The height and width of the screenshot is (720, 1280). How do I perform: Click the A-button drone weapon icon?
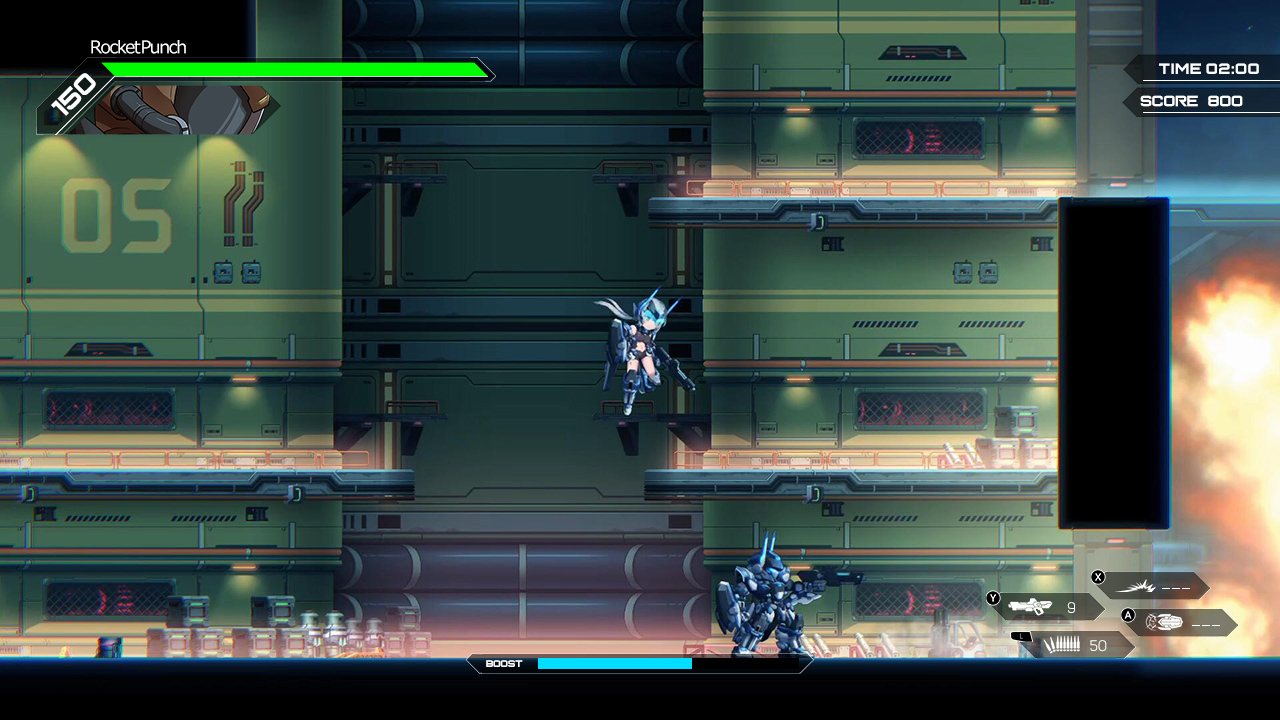tap(1166, 622)
